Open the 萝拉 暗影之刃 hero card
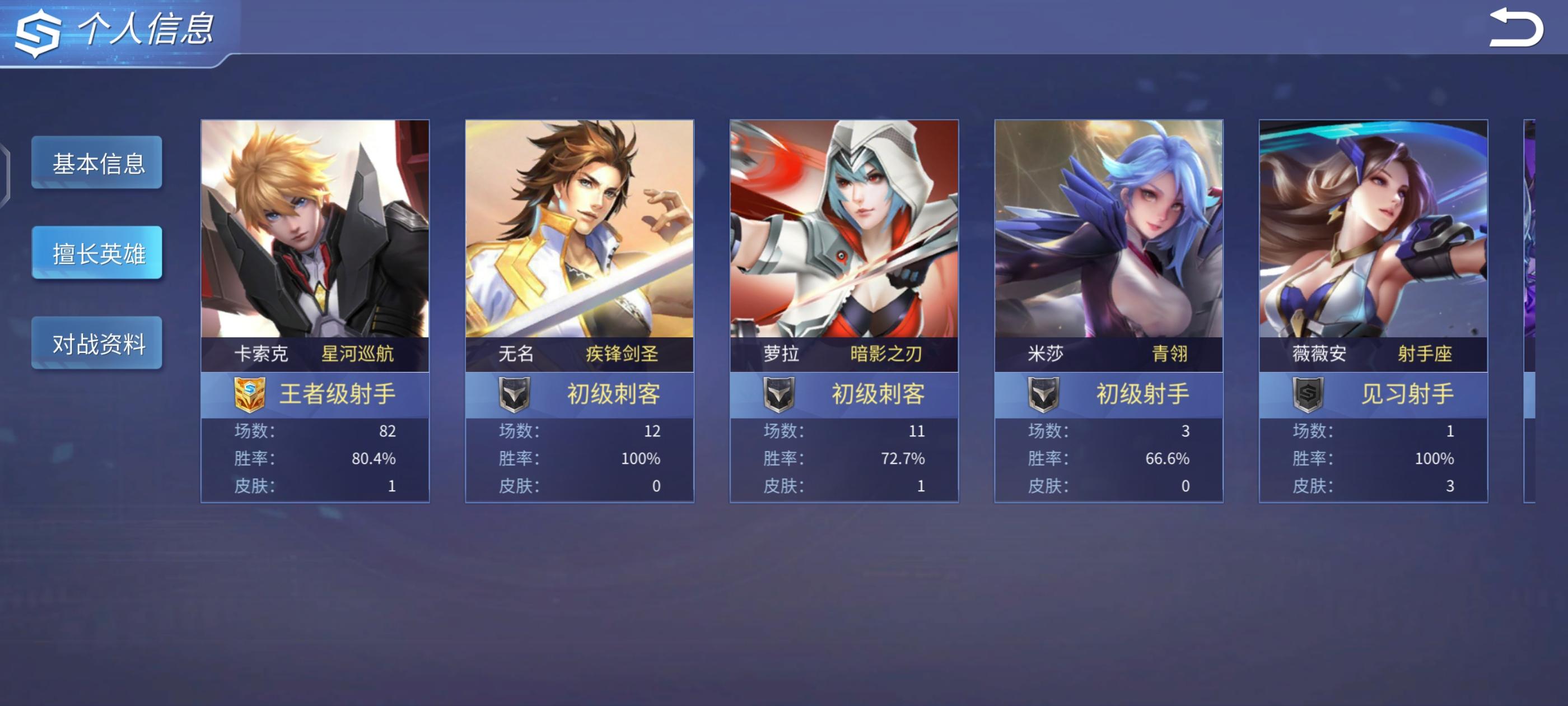The height and width of the screenshot is (706, 1568). pyautogui.click(x=844, y=310)
